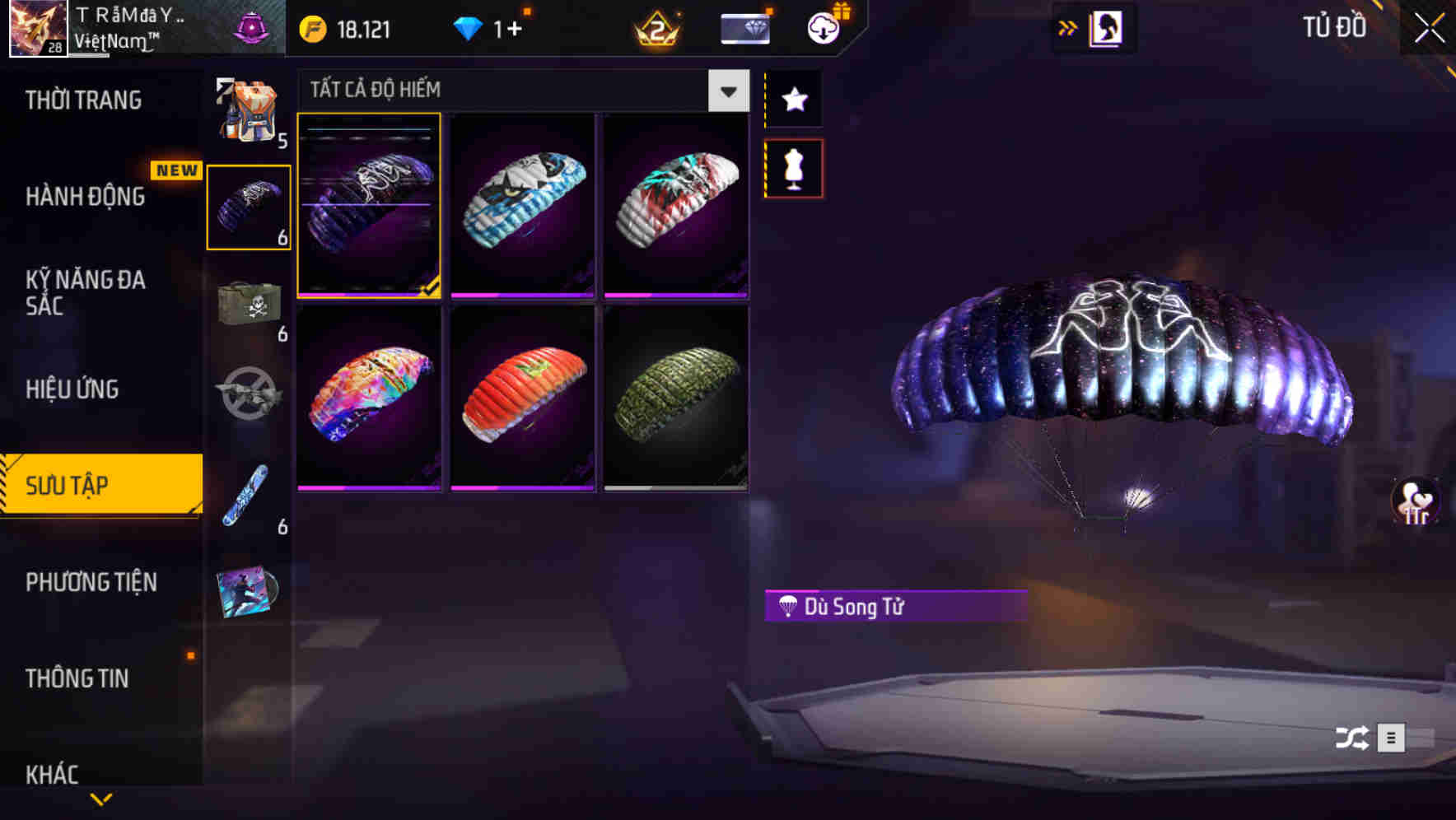Select the backpack category icon
This screenshot has width=1456, height=820.
click(x=250, y=111)
